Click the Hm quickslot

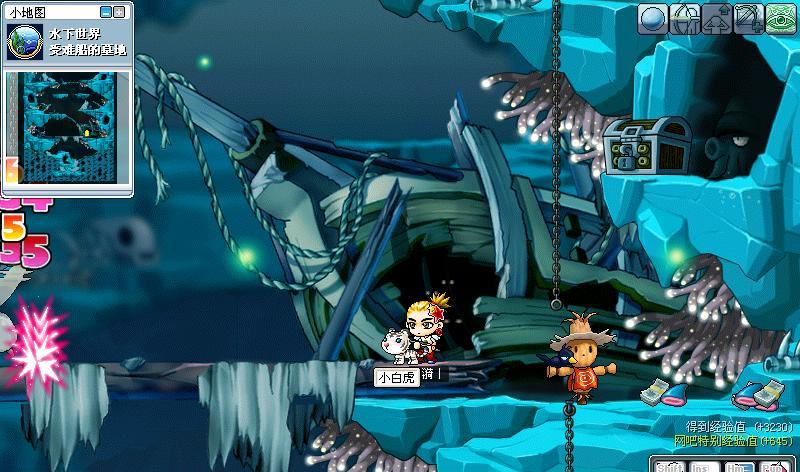737,465
